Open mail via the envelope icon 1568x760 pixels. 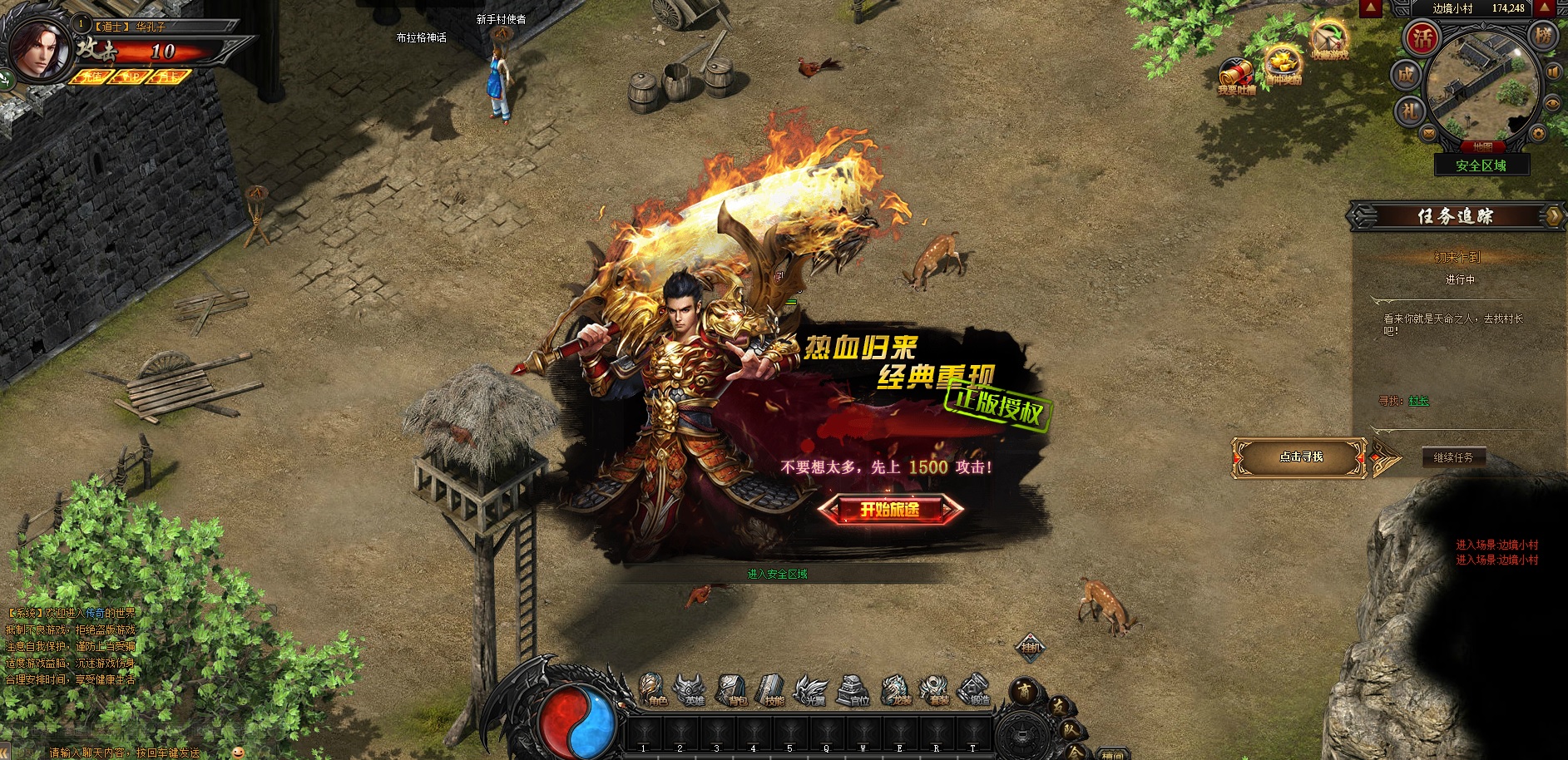[1429, 133]
